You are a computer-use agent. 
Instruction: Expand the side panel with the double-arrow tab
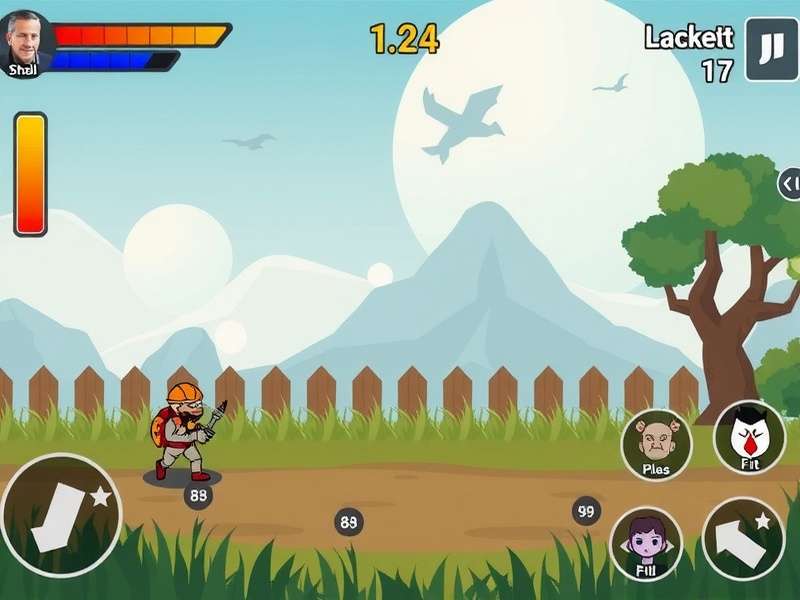(x=790, y=184)
